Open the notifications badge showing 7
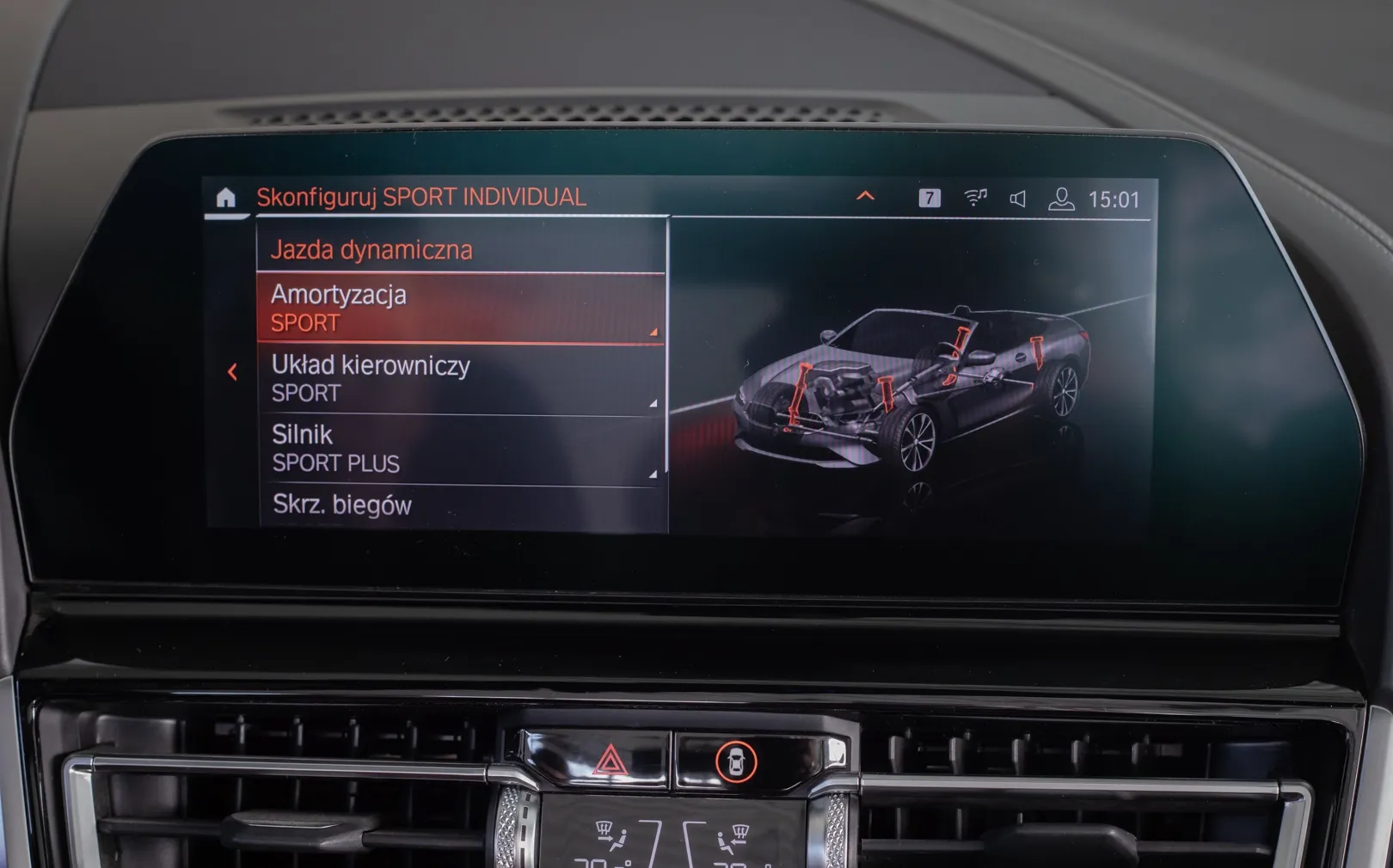Image resolution: width=1393 pixels, height=868 pixels. tap(929, 199)
